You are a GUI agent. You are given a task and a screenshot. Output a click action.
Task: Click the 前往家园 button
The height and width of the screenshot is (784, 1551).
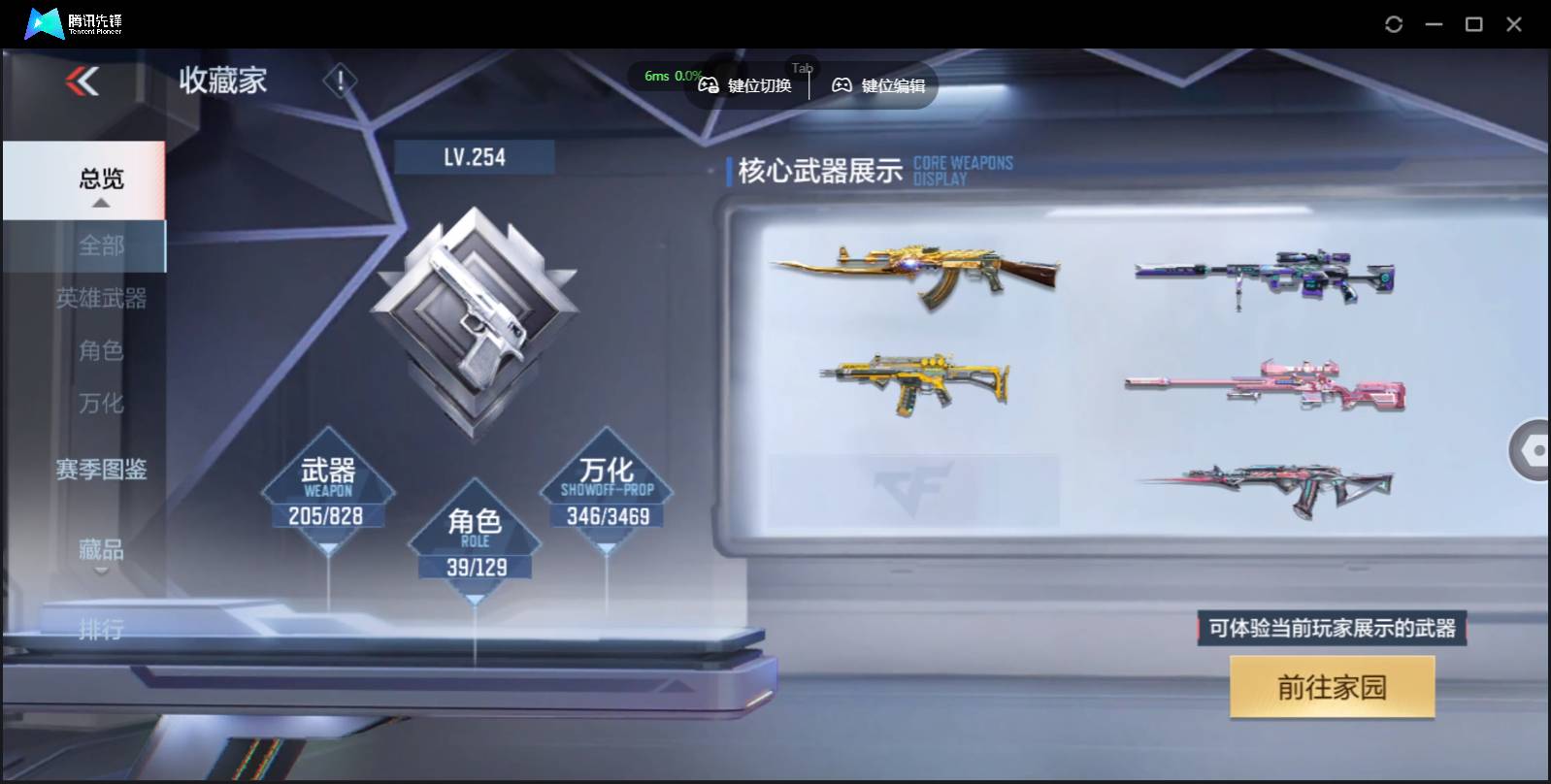1332,686
